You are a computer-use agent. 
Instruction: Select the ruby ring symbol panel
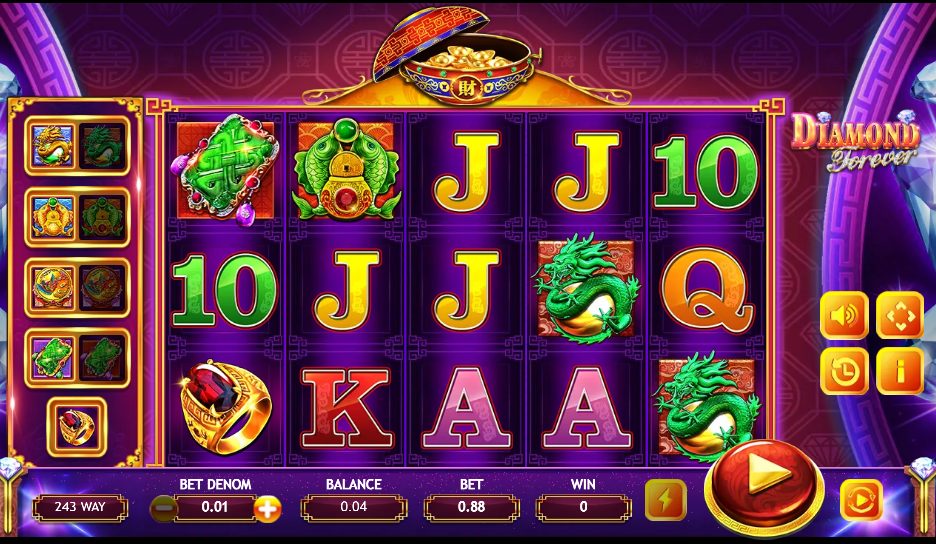pos(77,427)
